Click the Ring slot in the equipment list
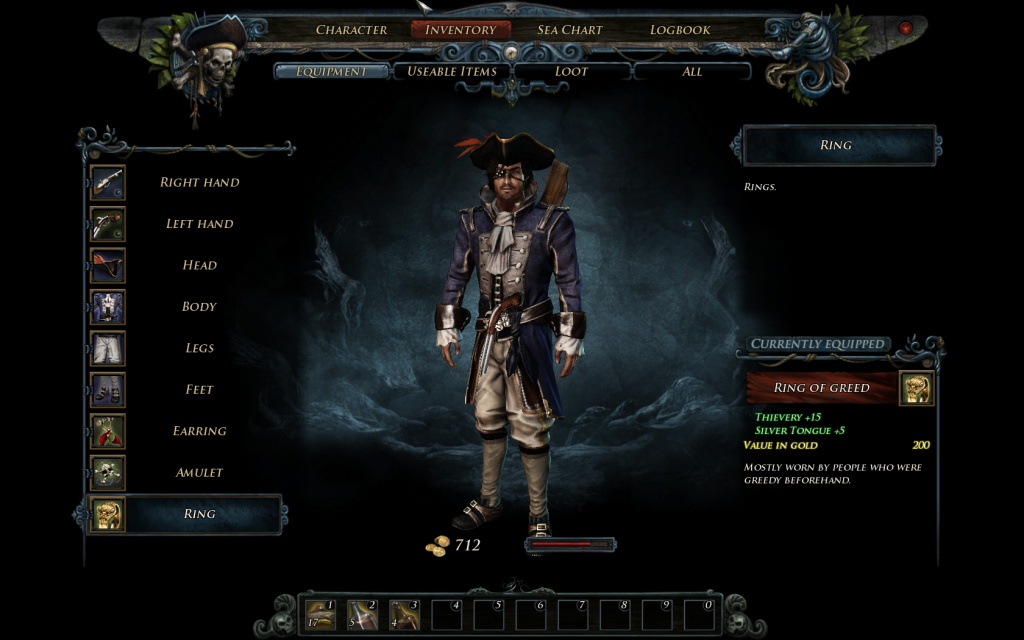Viewport: 1024px width, 640px height. [199, 514]
